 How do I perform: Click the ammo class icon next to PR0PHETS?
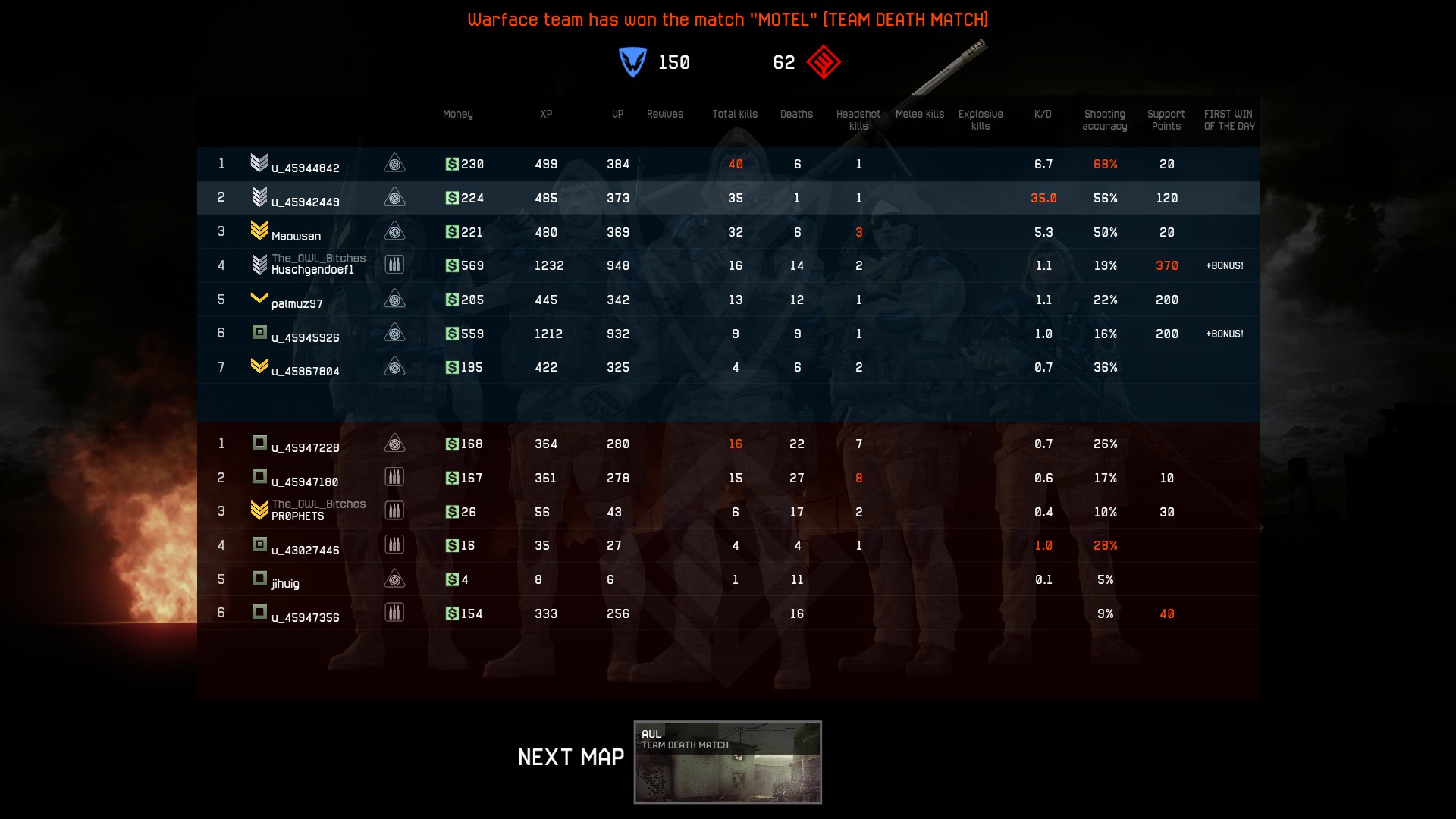pyautogui.click(x=395, y=510)
